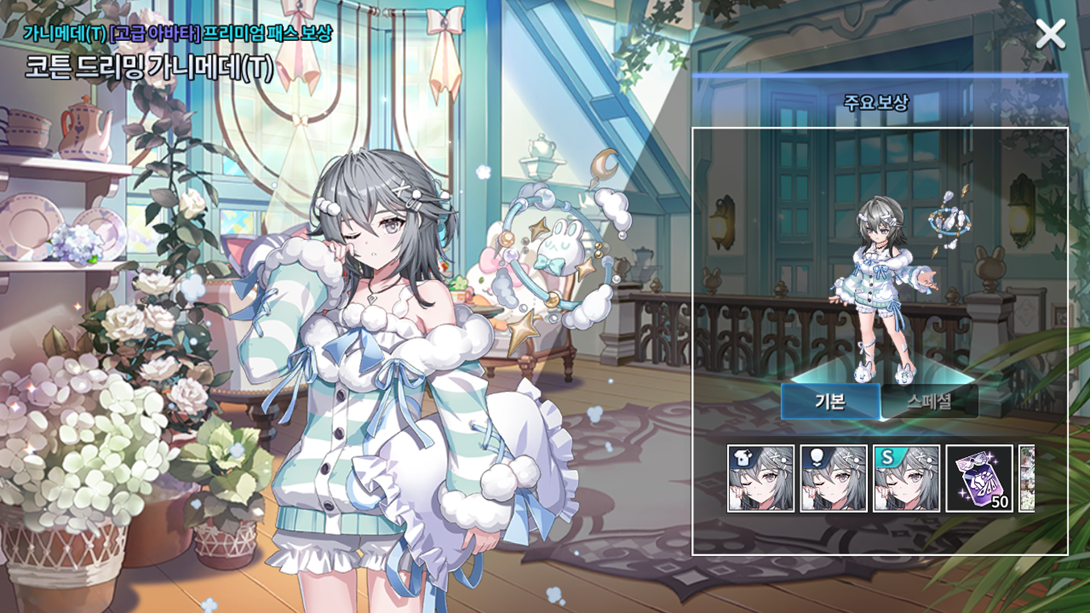Switch to the 기본 tab
Image resolution: width=1090 pixels, height=613 pixels.
click(x=830, y=401)
